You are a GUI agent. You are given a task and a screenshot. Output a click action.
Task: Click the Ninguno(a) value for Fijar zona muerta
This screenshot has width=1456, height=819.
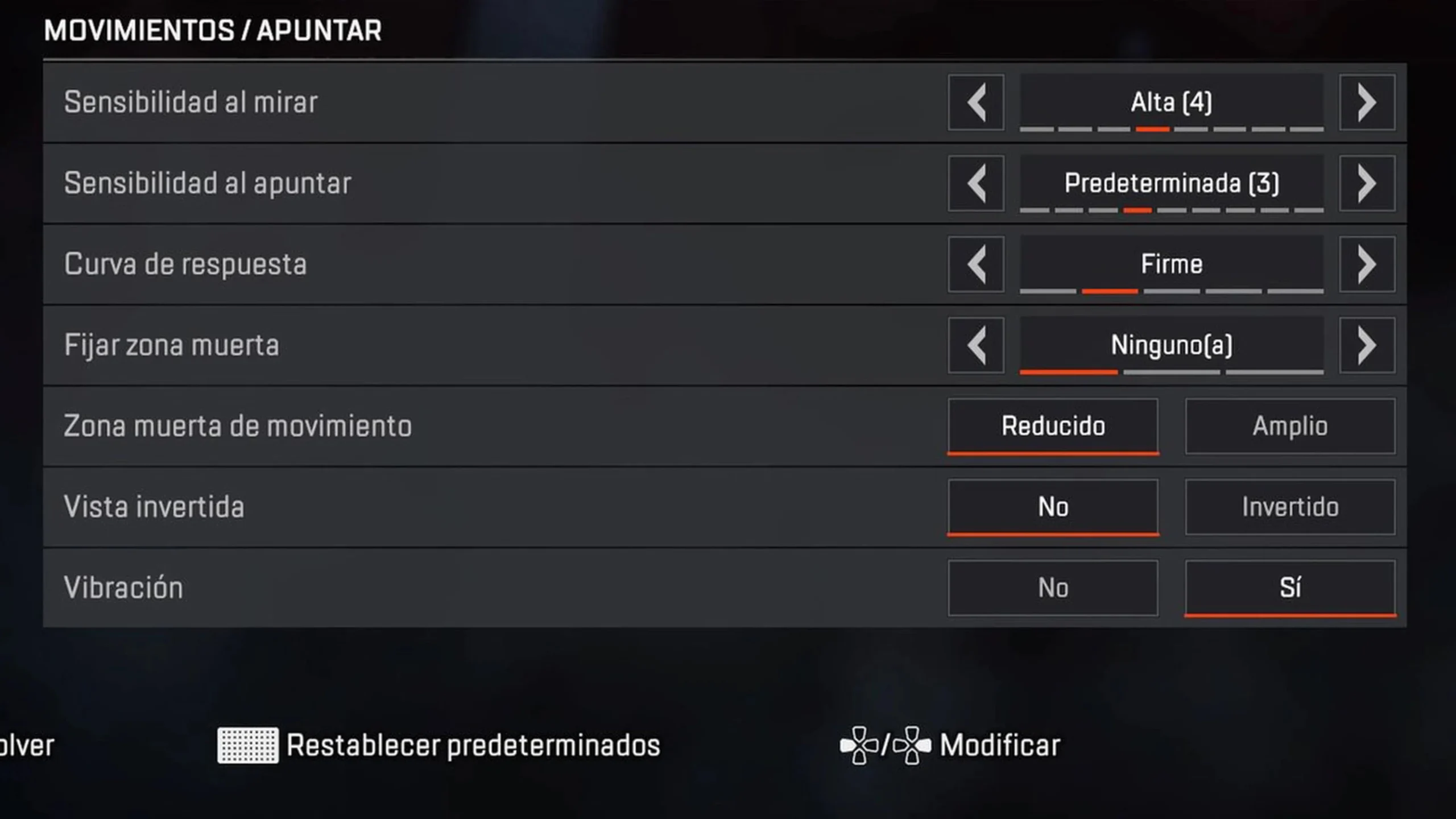(x=1170, y=345)
